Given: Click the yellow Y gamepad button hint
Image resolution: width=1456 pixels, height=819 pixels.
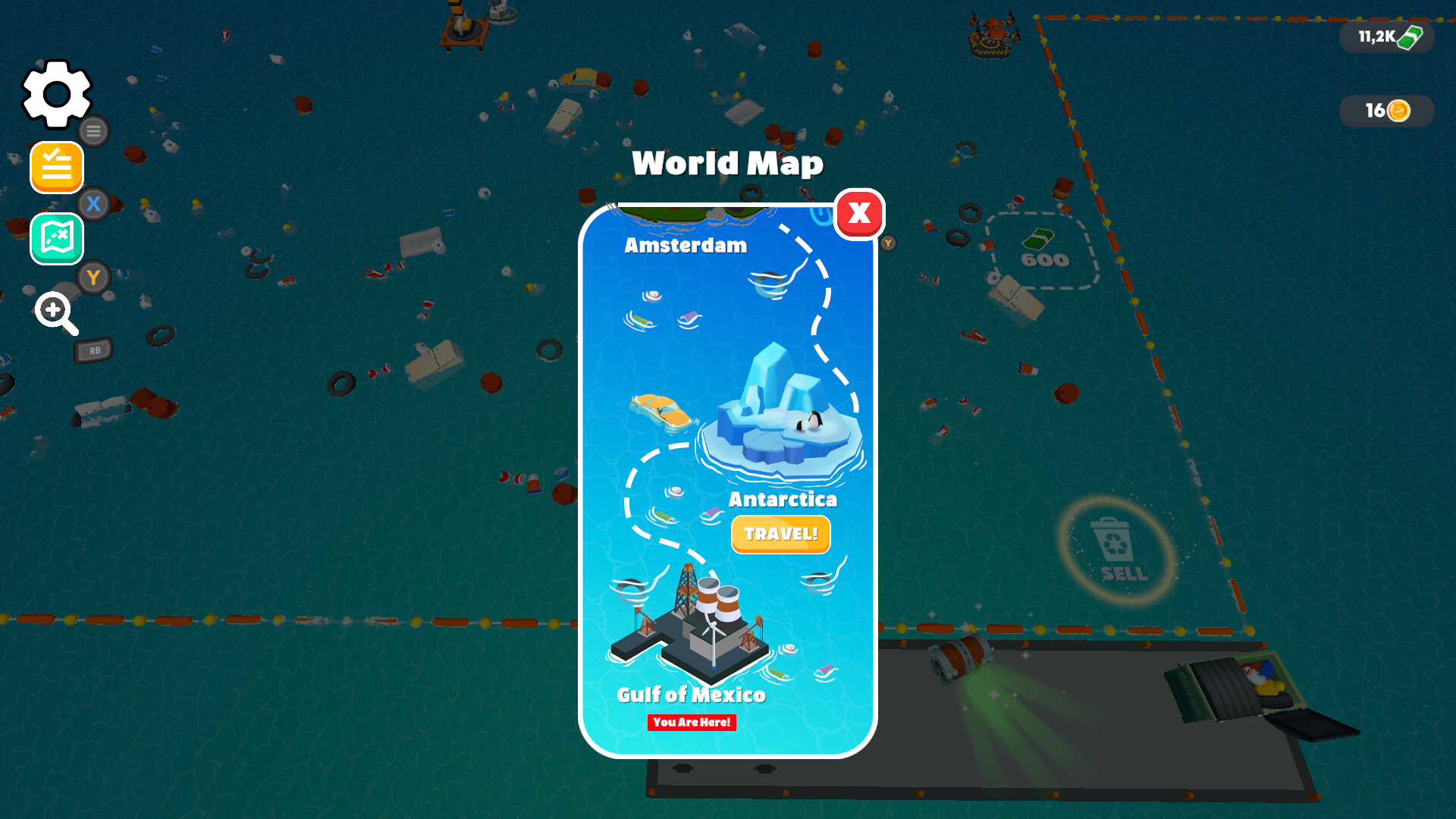Looking at the screenshot, I should [93, 278].
